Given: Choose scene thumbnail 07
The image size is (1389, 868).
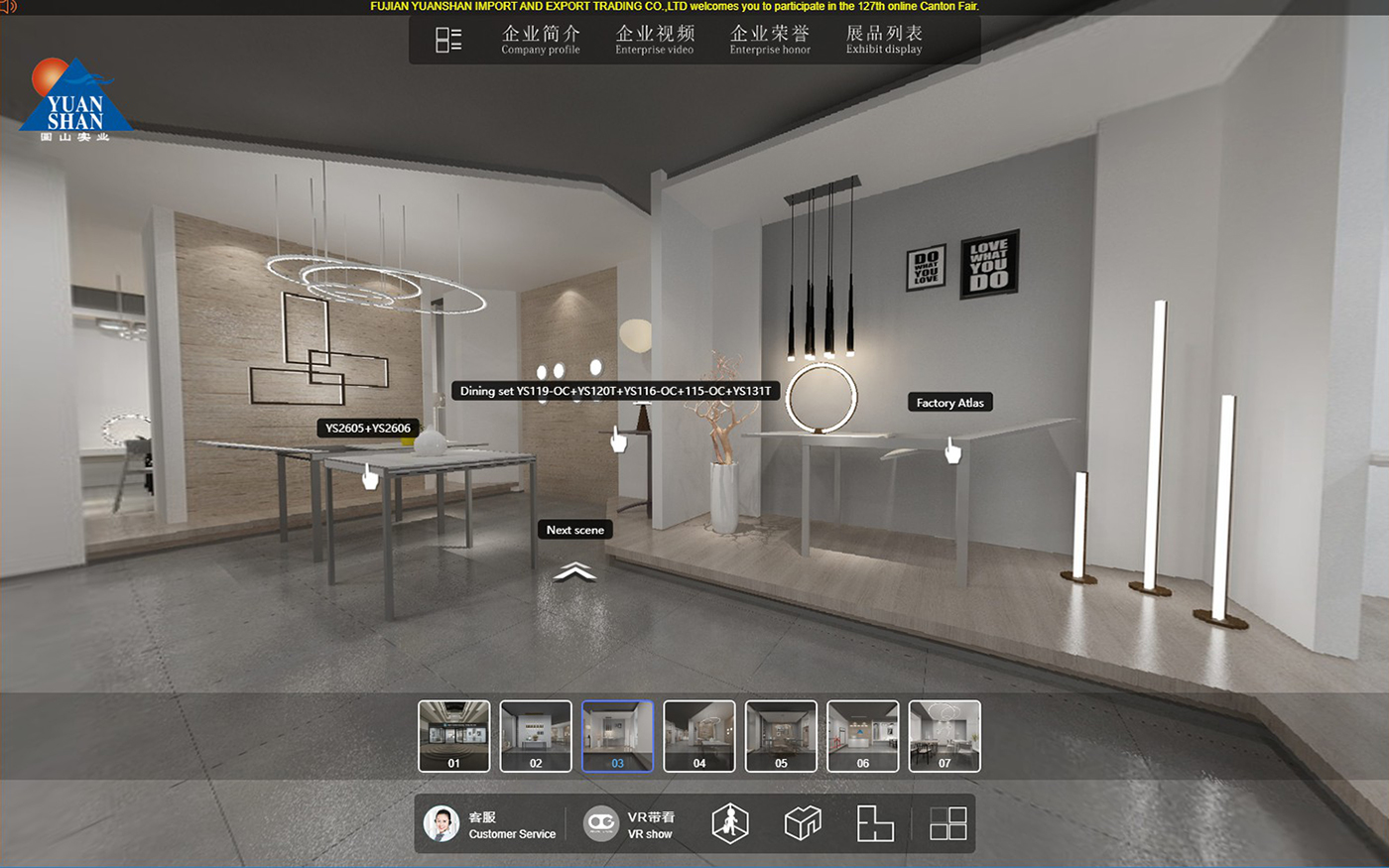Looking at the screenshot, I should [945, 736].
